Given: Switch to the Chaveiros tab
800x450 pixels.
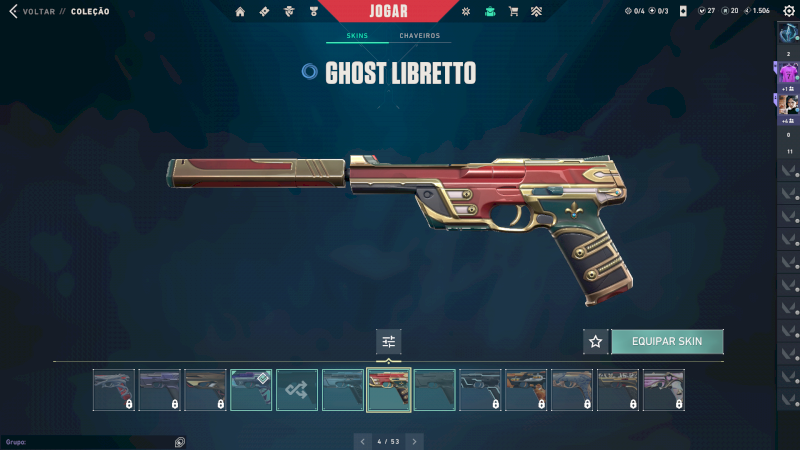Looking at the screenshot, I should 419,36.
